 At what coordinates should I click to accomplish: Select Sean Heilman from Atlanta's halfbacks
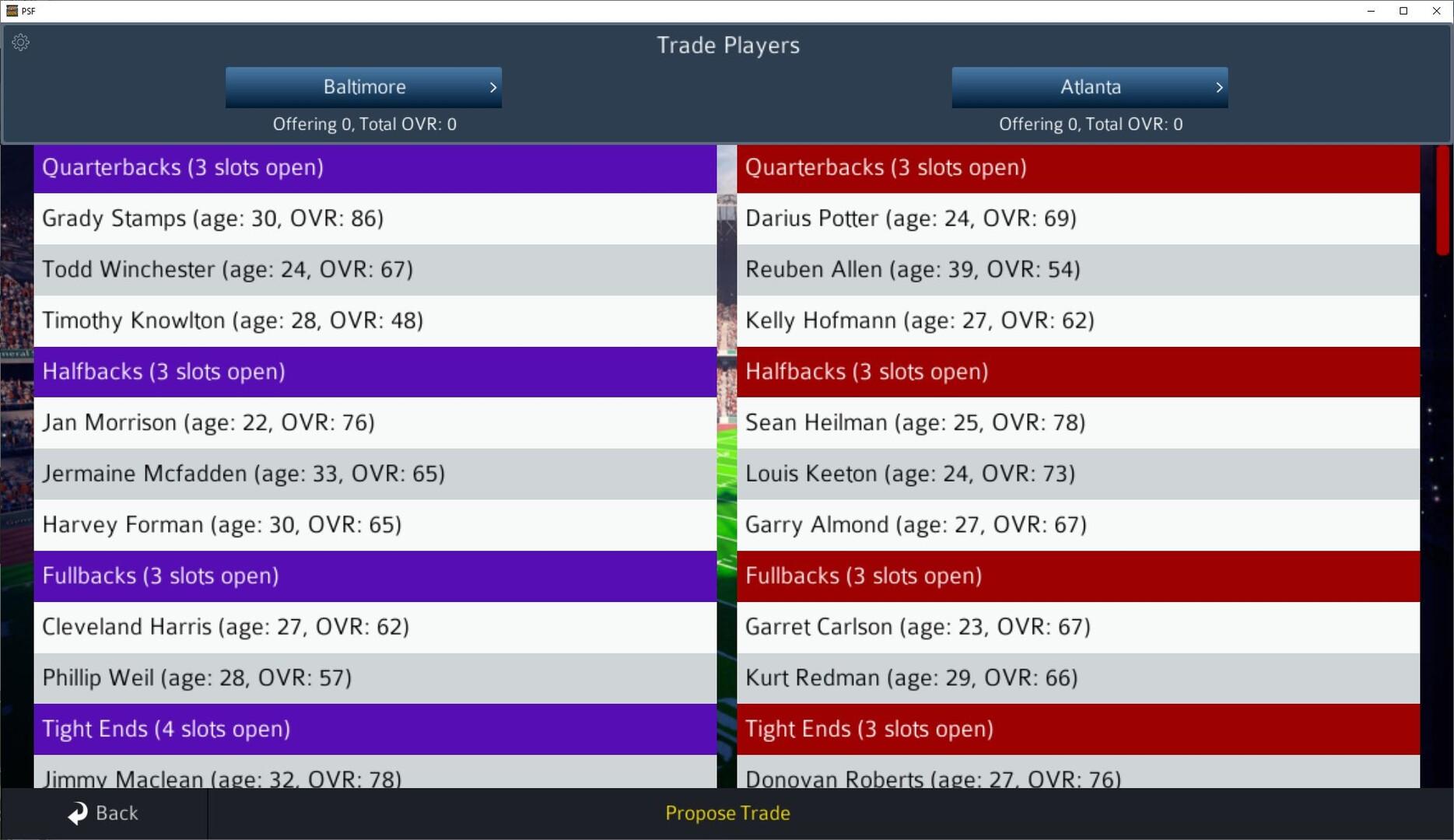(x=1077, y=422)
